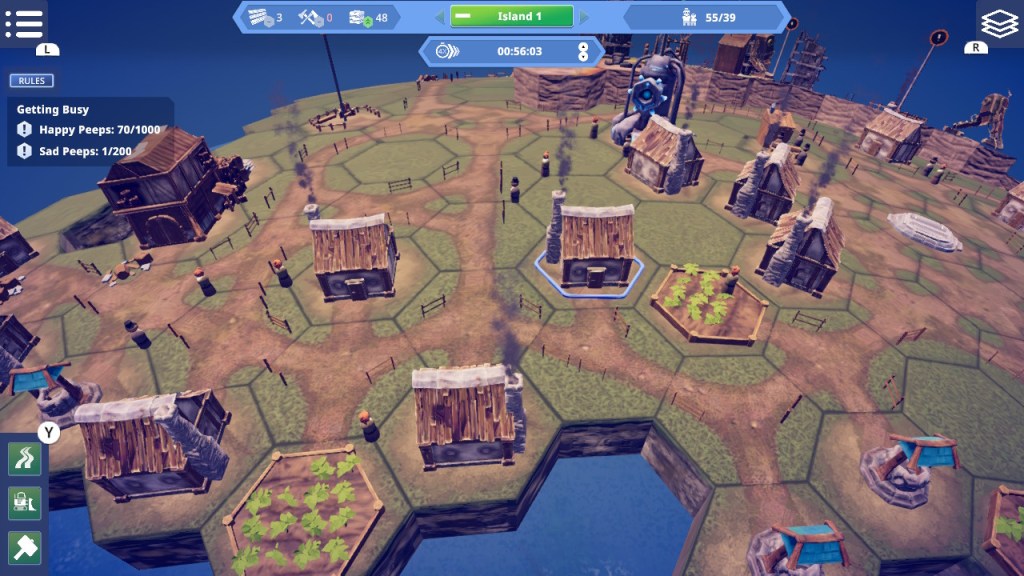Open the hamburger main menu
The width and height of the screenshot is (1024, 576).
pos(23,23)
